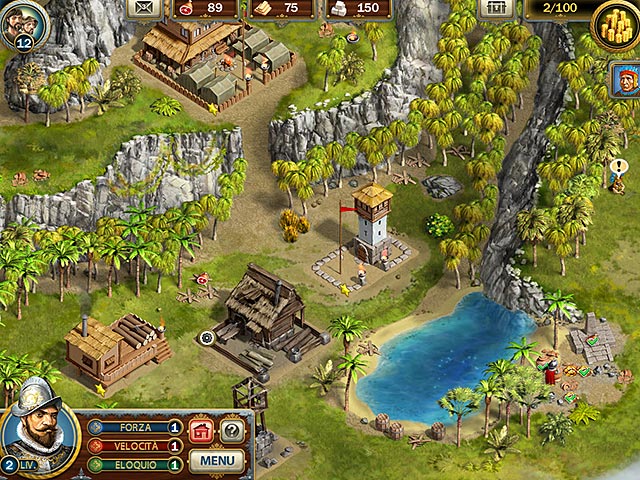Click the question mark help button
The width and height of the screenshot is (640, 480).
click(232, 431)
